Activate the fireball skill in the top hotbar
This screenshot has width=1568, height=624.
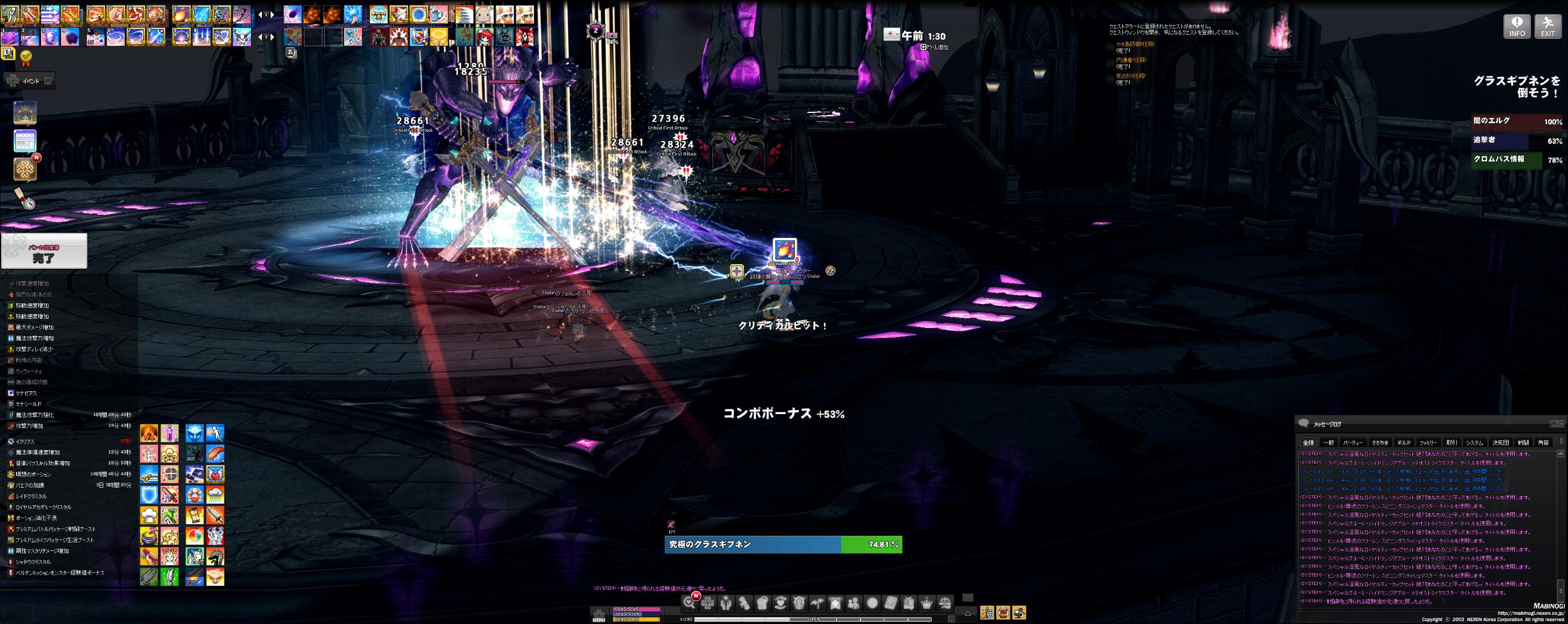coord(181,14)
